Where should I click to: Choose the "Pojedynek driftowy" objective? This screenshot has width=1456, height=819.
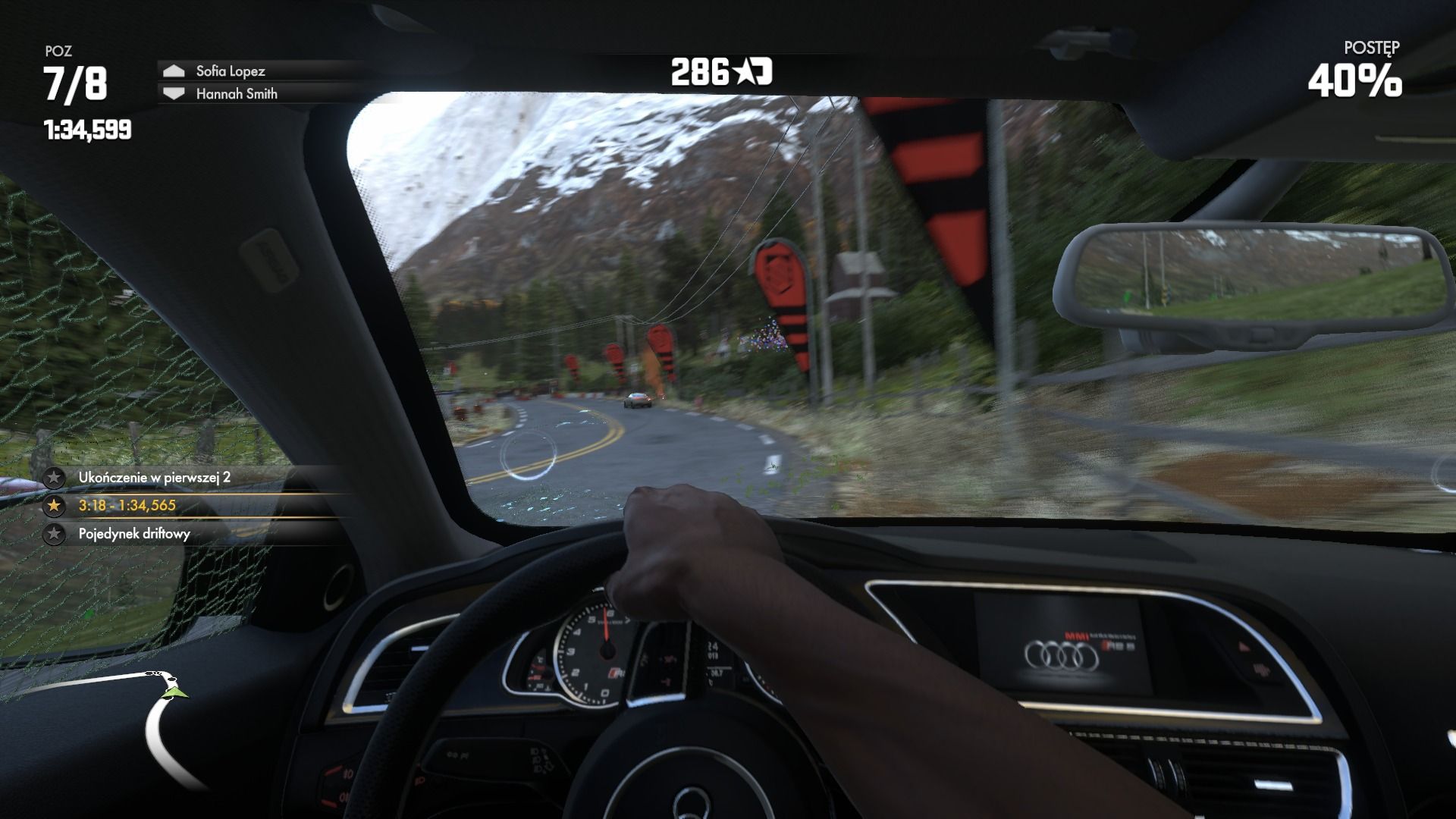point(134,534)
